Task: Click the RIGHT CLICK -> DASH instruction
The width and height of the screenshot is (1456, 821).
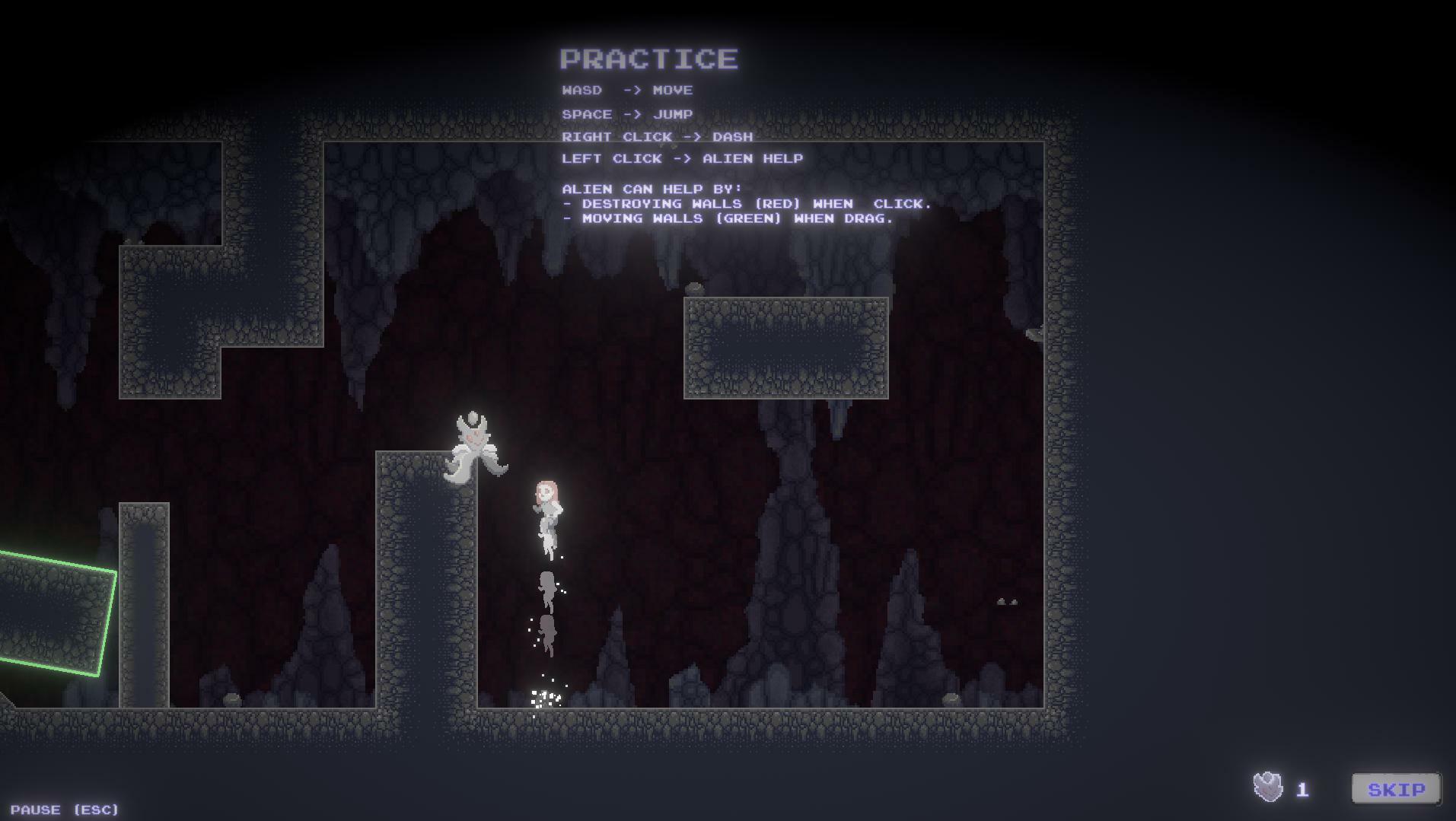Action: pos(658,136)
